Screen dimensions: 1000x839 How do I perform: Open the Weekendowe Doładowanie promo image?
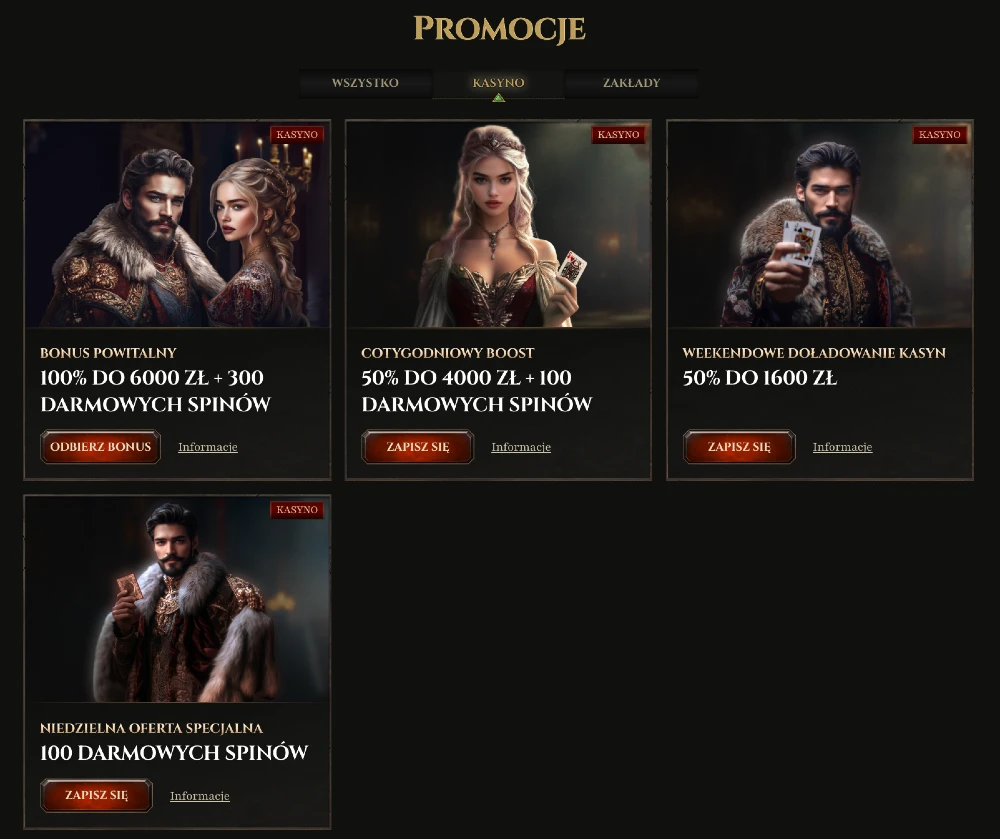pyautogui.click(x=820, y=225)
